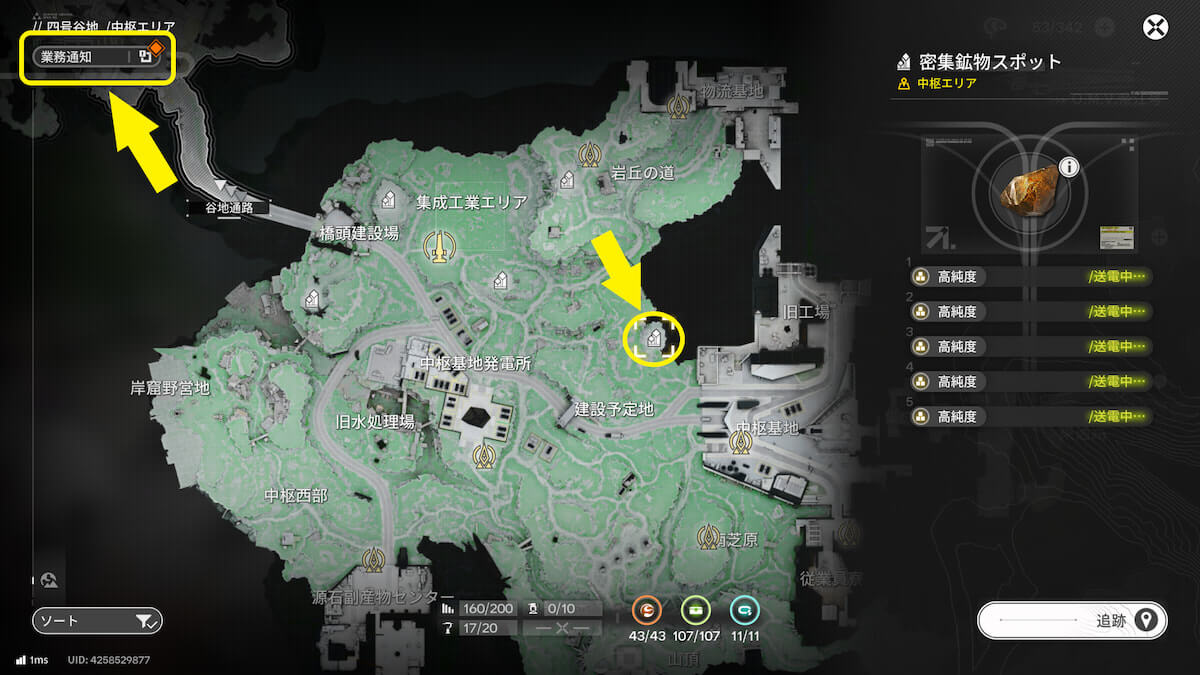Image resolution: width=1200 pixels, height=675 pixels.
Task: Open the 中枢エリア area link
Action: pos(946,83)
